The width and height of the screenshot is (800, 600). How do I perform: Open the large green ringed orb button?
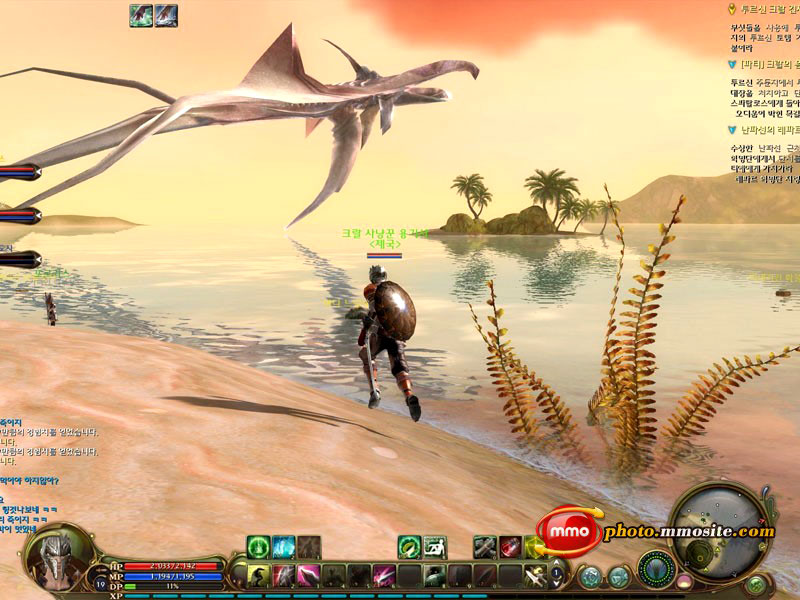pos(656,568)
